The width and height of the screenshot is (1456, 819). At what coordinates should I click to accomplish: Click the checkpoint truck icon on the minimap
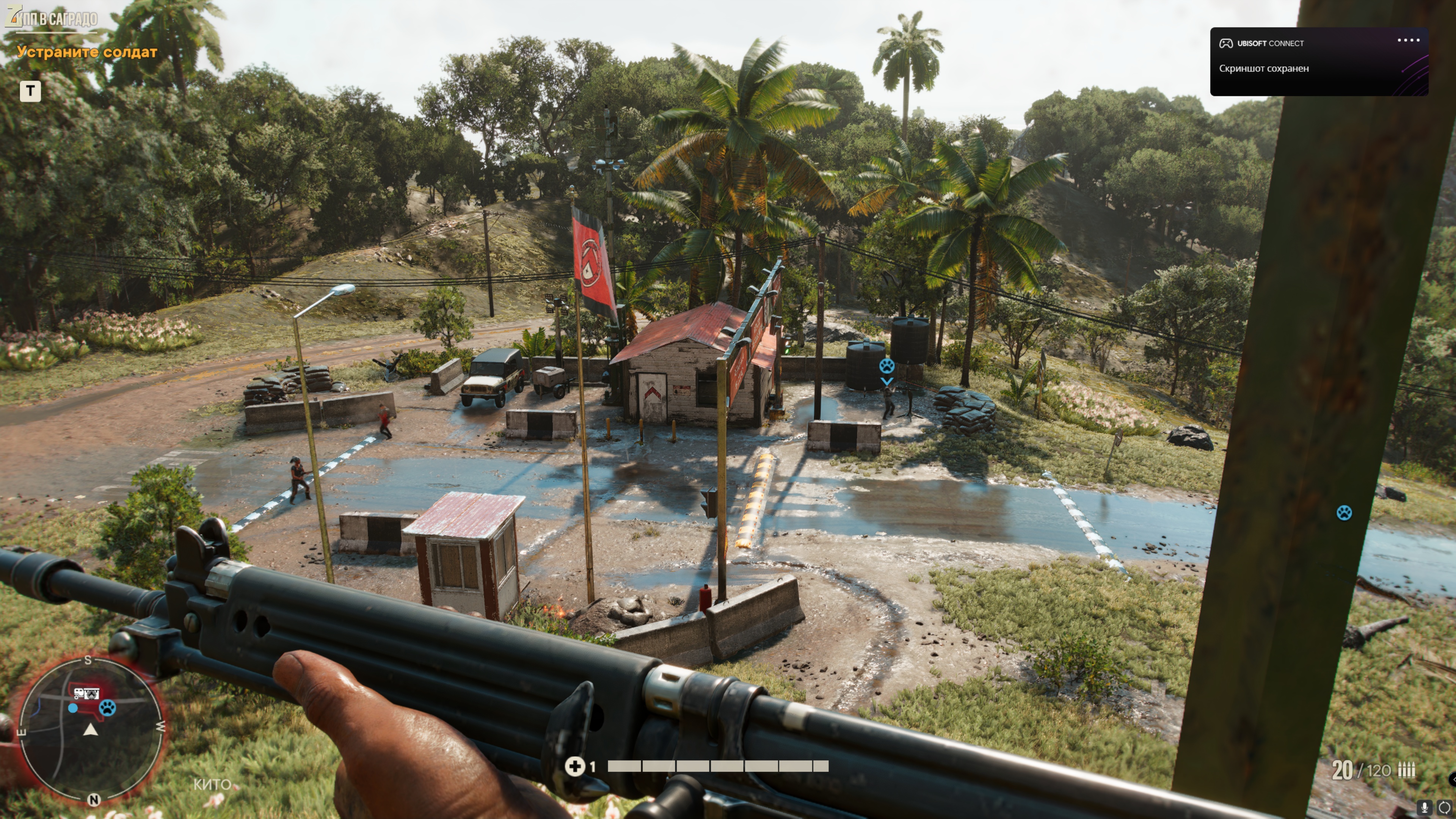pyautogui.click(x=86, y=693)
